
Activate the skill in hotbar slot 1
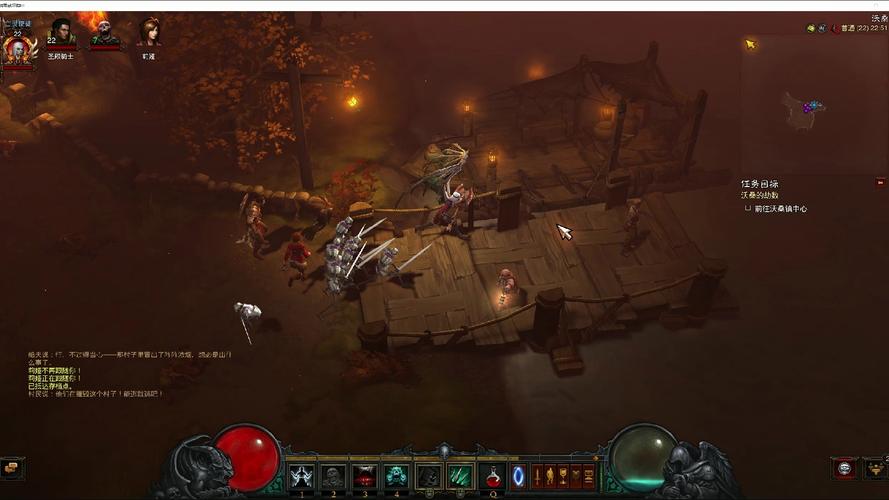[302, 477]
